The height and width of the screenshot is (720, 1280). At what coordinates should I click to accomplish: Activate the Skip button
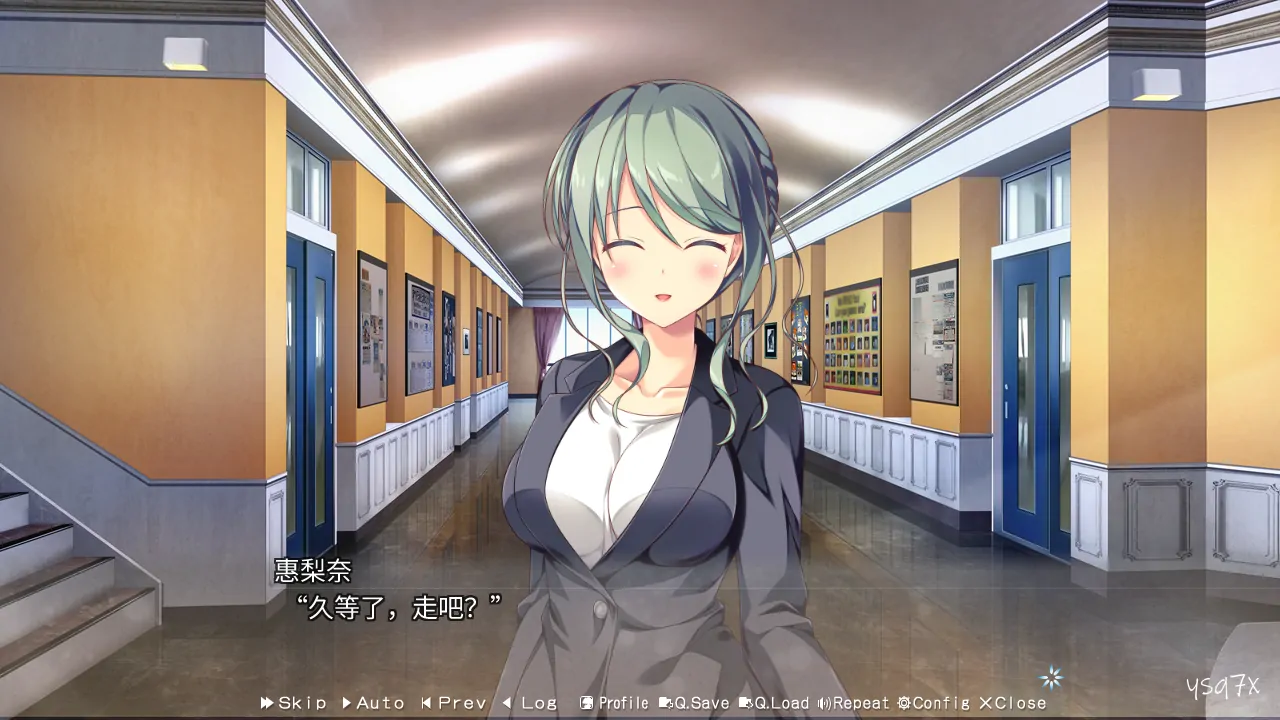[x=293, y=703]
